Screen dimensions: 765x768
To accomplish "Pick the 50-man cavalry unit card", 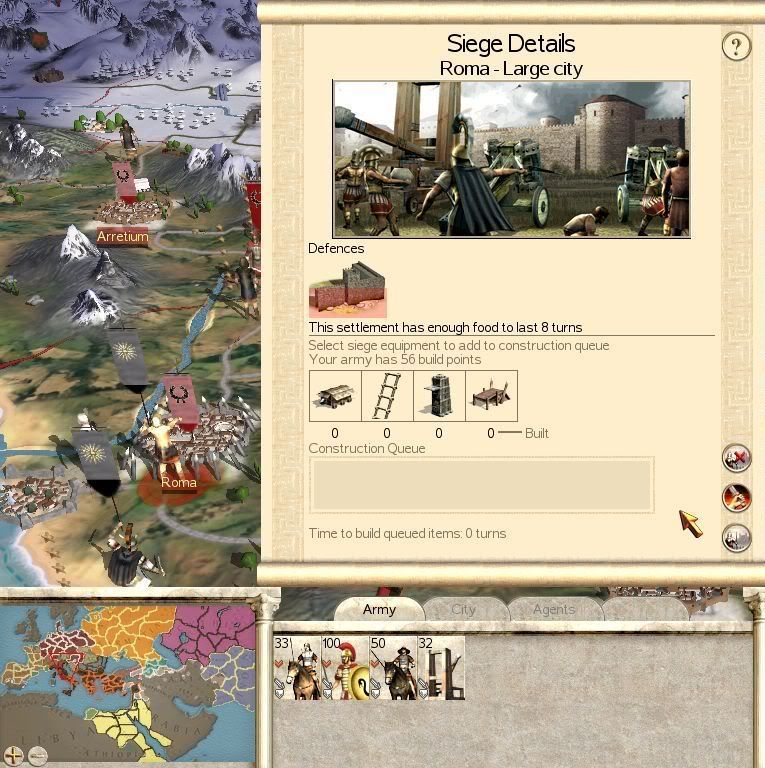I will point(393,667).
